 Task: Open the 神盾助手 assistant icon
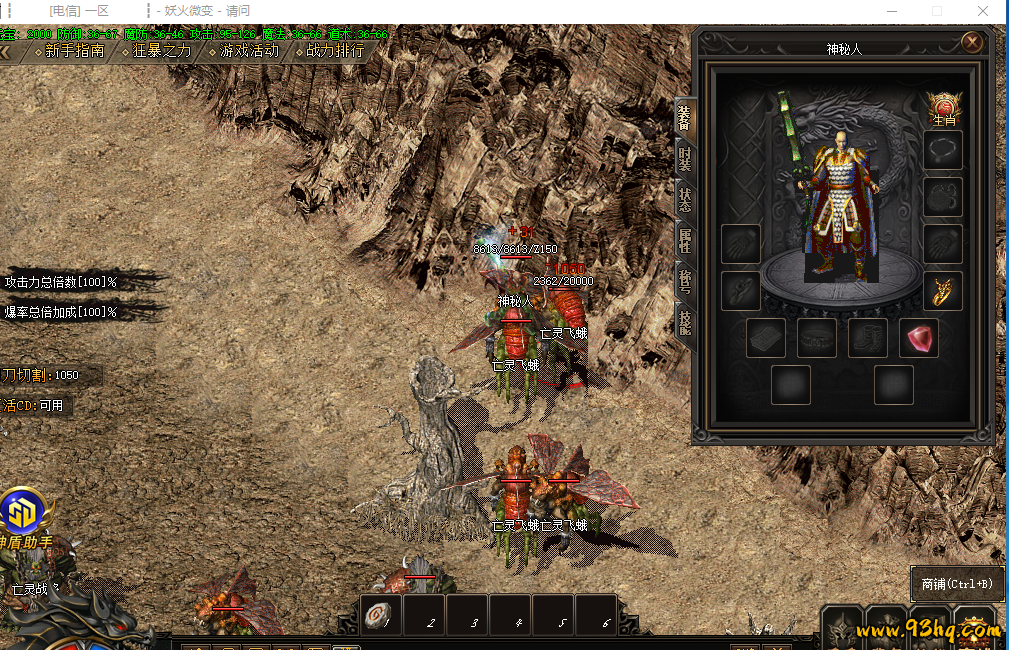(x=24, y=514)
